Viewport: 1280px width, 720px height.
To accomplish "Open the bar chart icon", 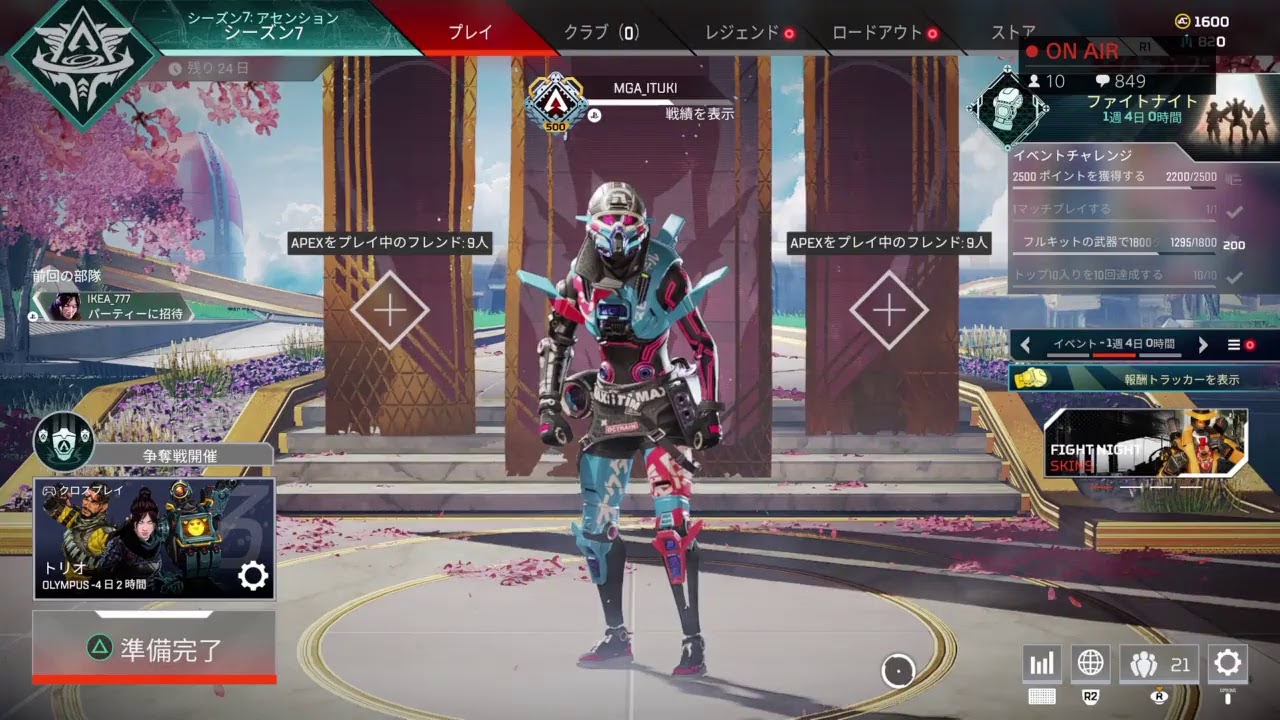I will point(1042,663).
